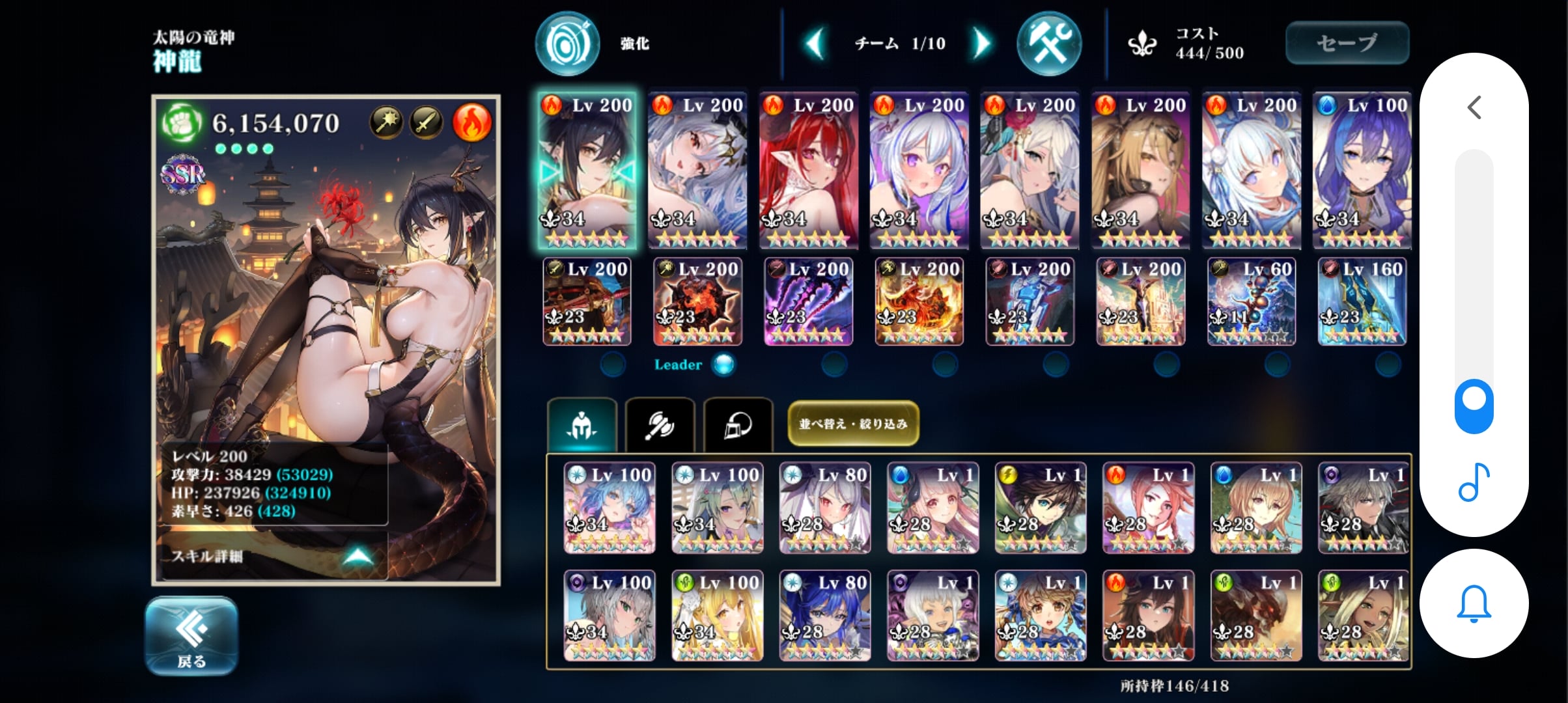This screenshot has height=703, width=1568.
Task: Switch to the third inventory tab
Action: [x=738, y=426]
